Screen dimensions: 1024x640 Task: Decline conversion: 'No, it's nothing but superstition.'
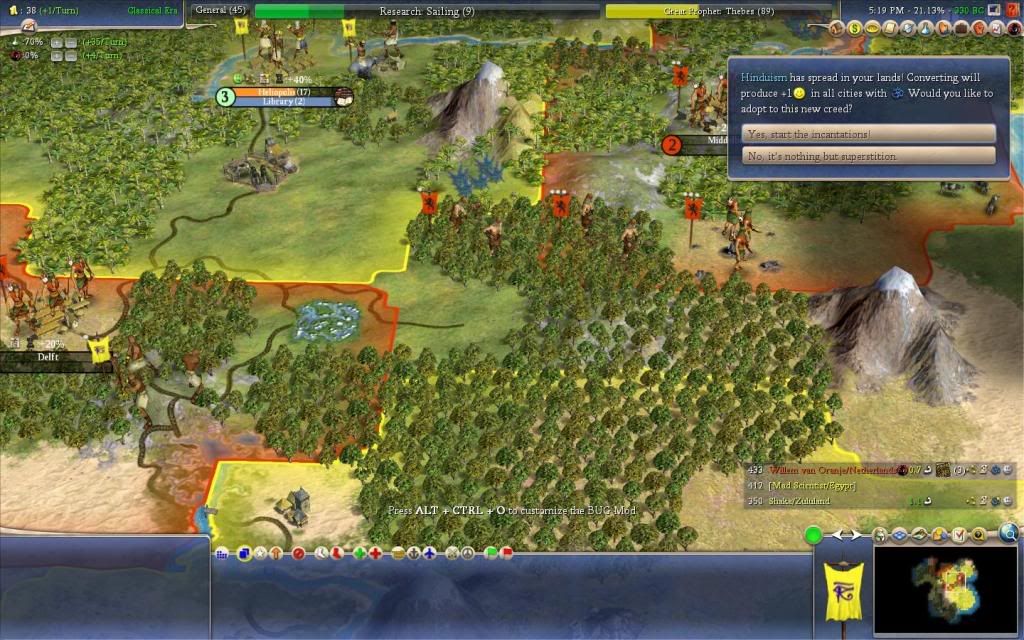point(868,156)
